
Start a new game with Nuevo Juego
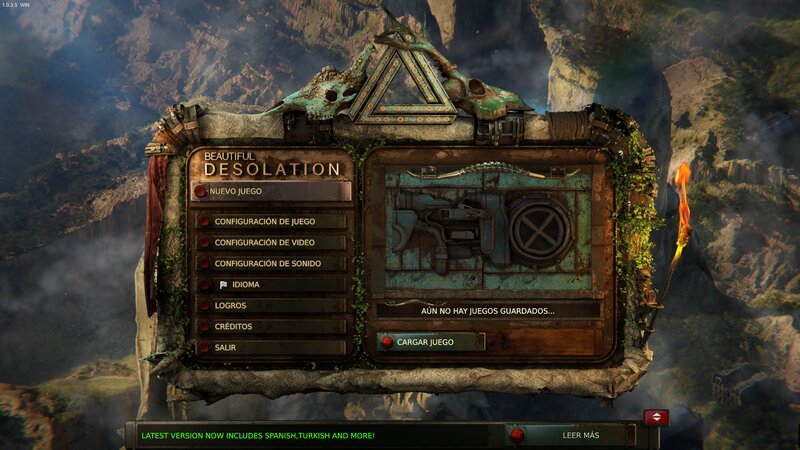coord(270,191)
